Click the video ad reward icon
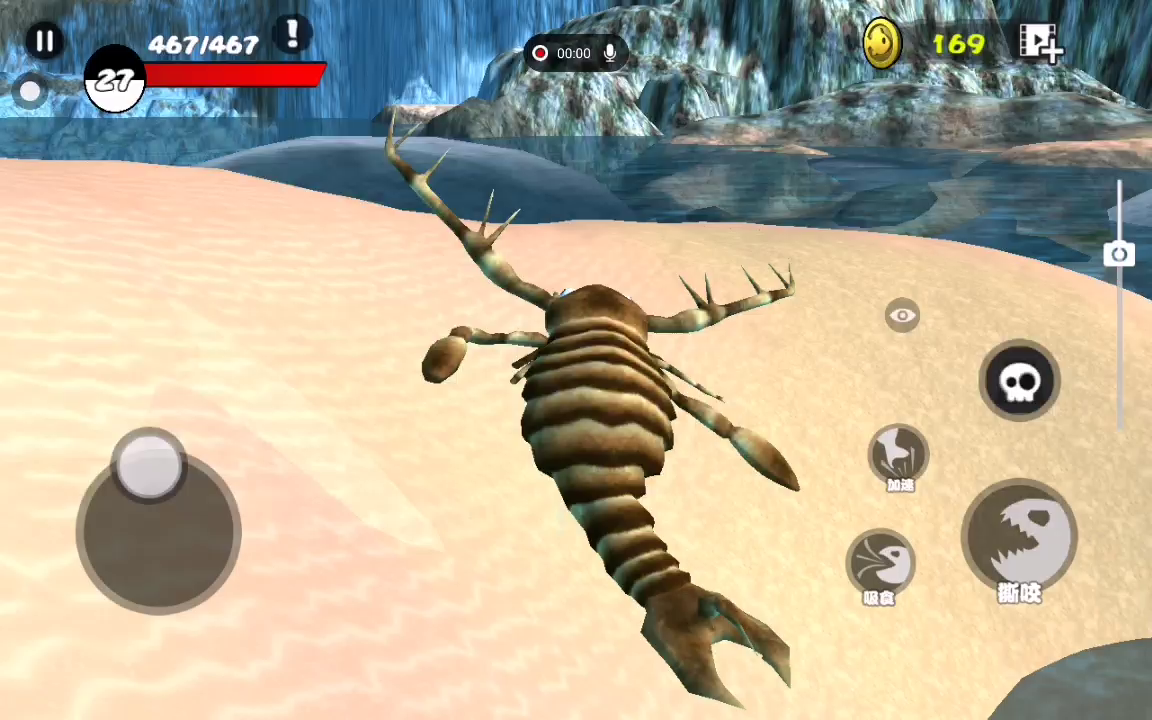 pyautogui.click(x=1040, y=43)
